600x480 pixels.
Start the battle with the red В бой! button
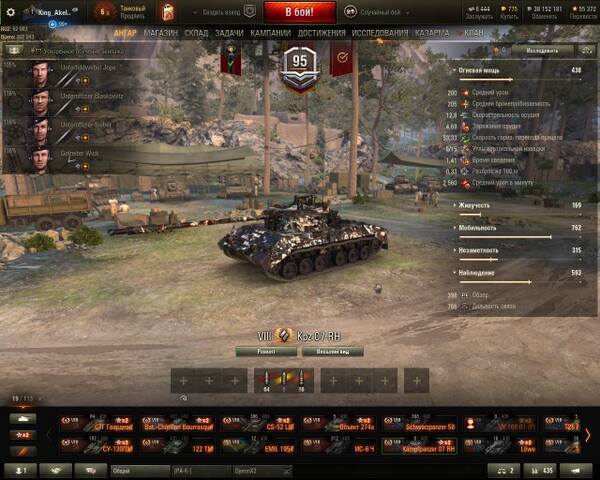pos(299,11)
